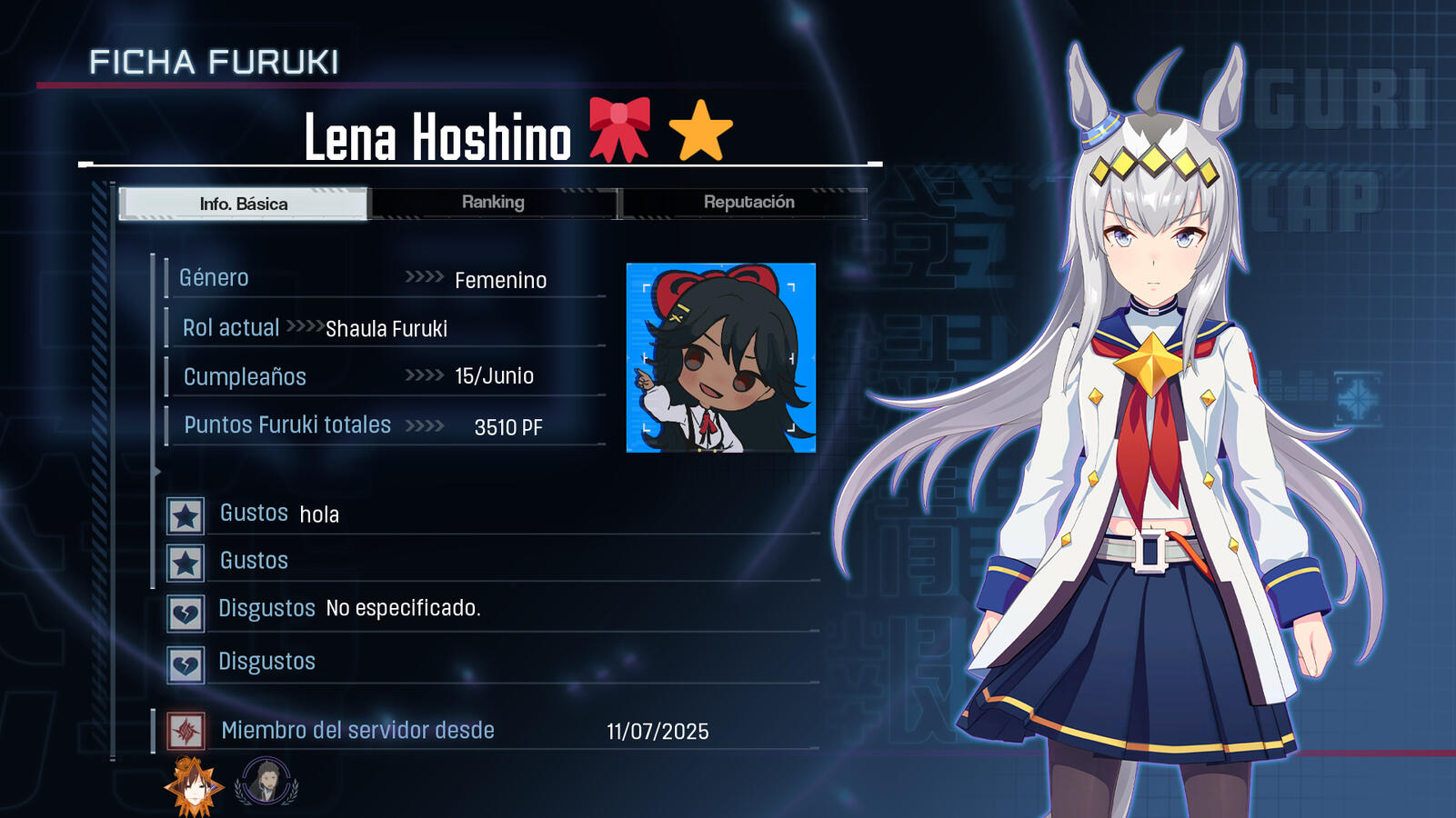1456x818 pixels.
Task: Toggle the hola entry under Gustos
Action: 319,514
